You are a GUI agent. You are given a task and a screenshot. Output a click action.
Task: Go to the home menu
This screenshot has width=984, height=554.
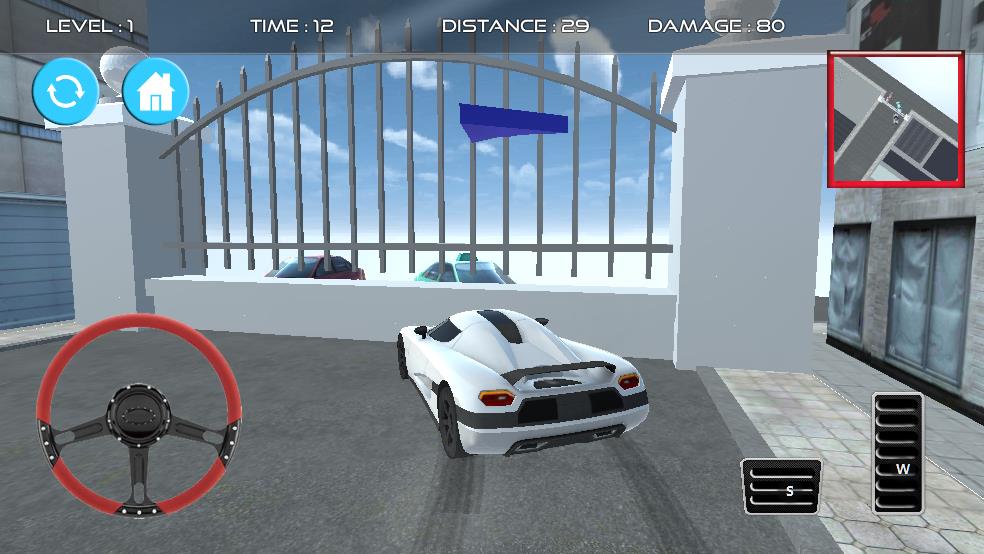click(x=156, y=92)
